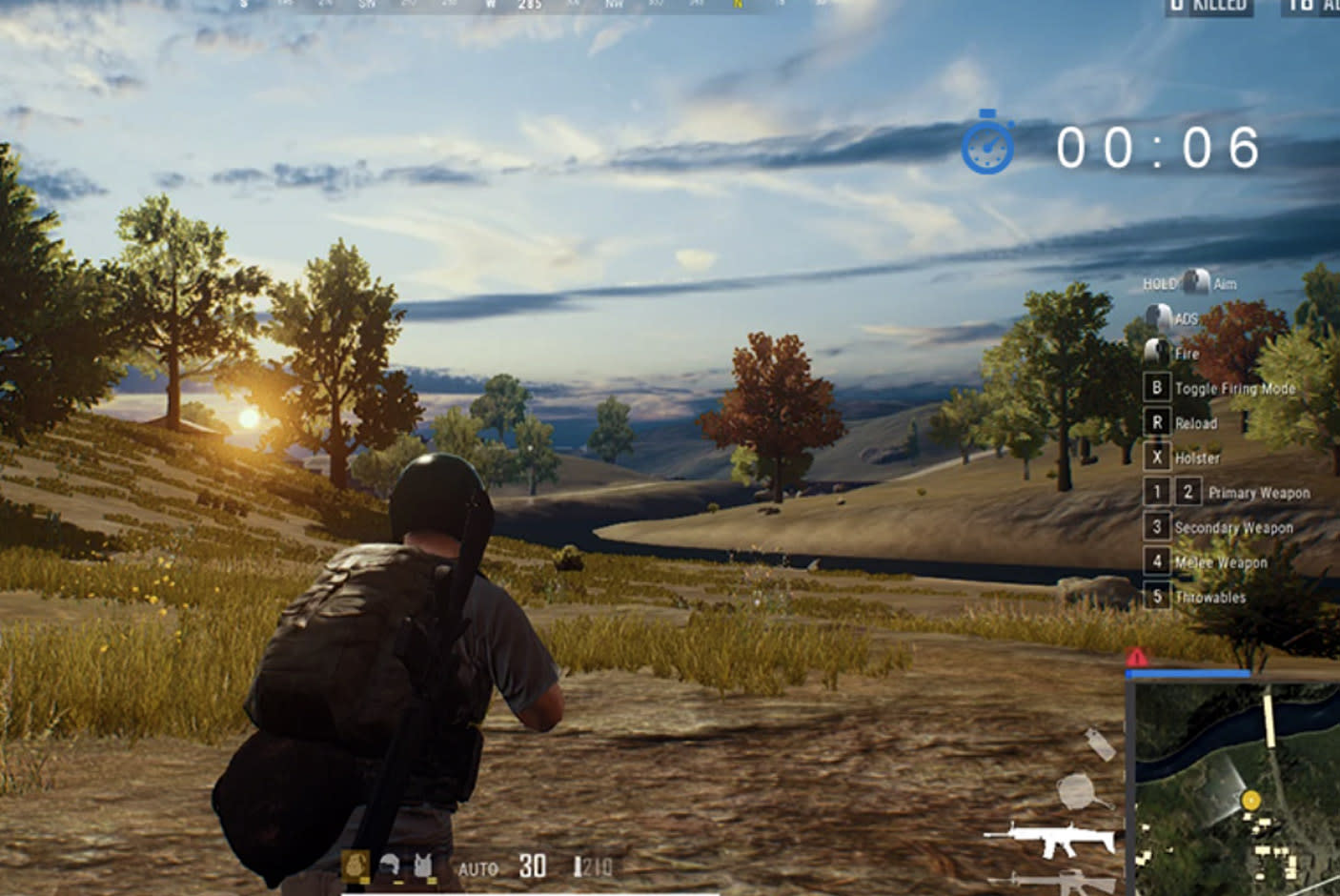Click the minimap

click(1235, 787)
